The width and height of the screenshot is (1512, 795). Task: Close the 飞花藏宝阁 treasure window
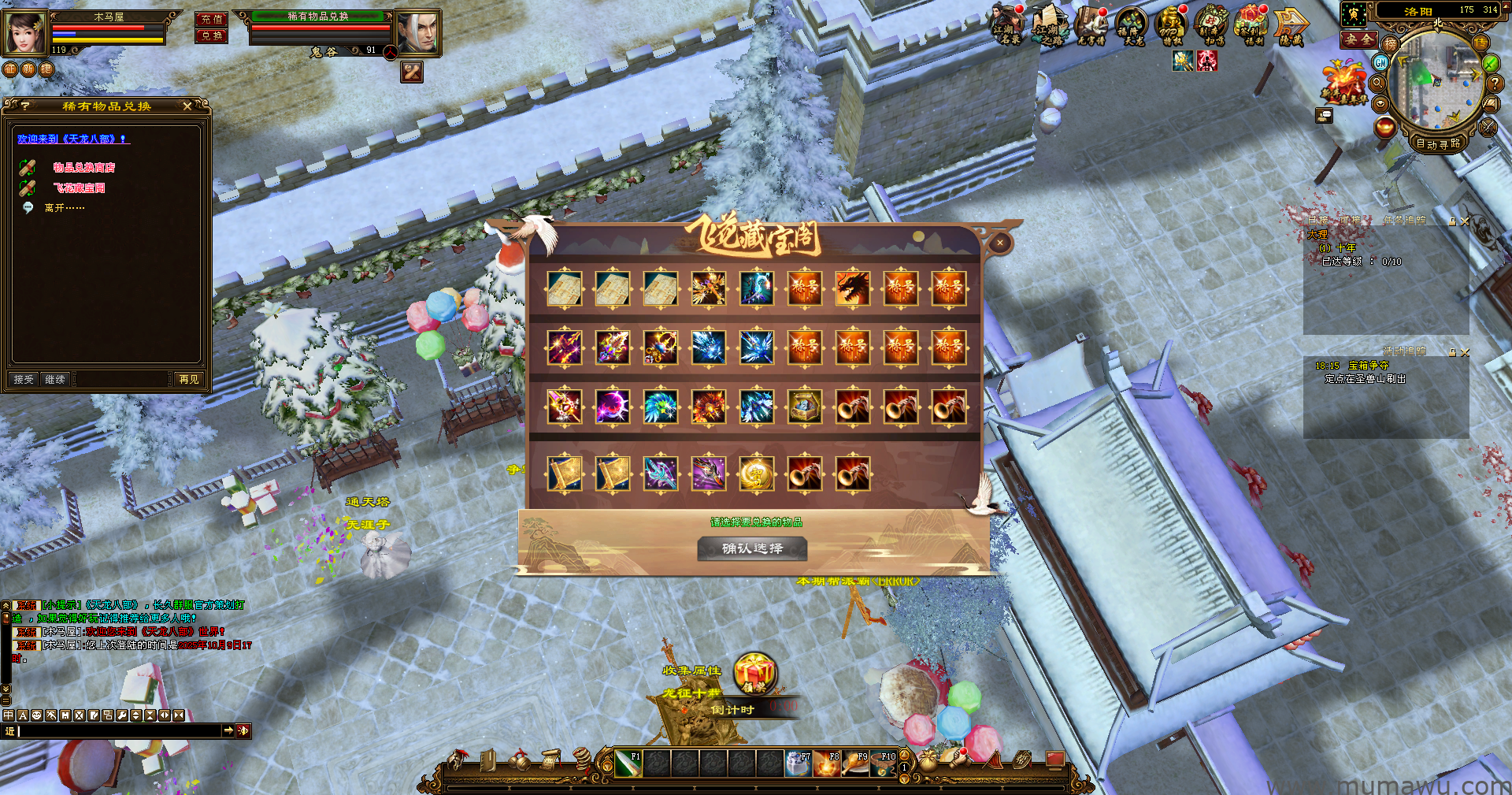(999, 243)
